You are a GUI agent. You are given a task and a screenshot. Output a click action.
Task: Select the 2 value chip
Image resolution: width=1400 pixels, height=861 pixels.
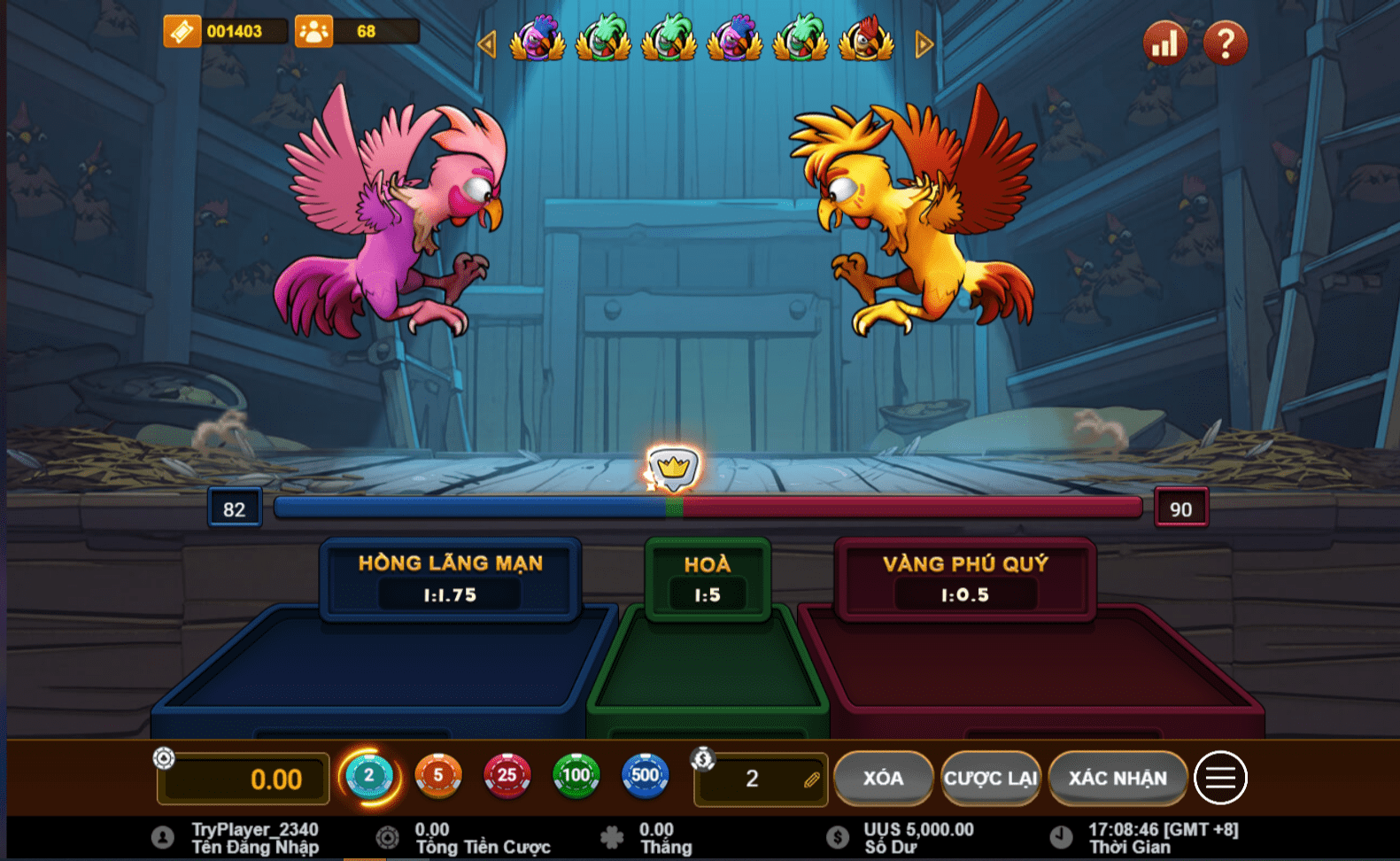coord(369,777)
